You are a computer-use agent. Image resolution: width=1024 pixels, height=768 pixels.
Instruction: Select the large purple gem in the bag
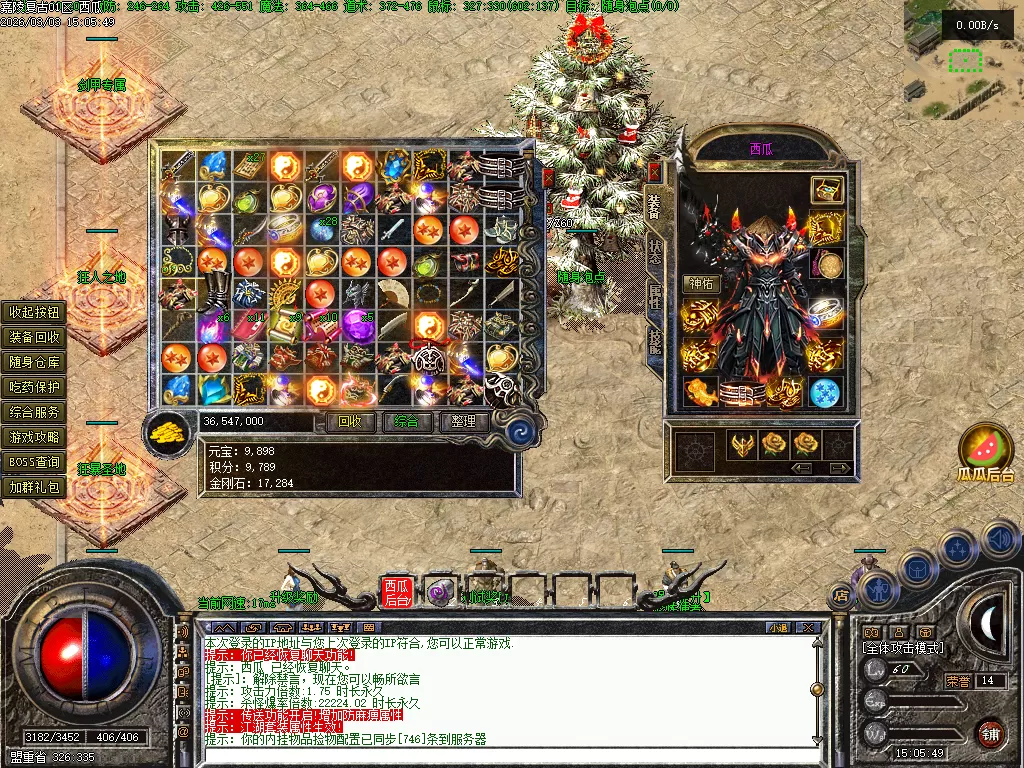coord(356,324)
